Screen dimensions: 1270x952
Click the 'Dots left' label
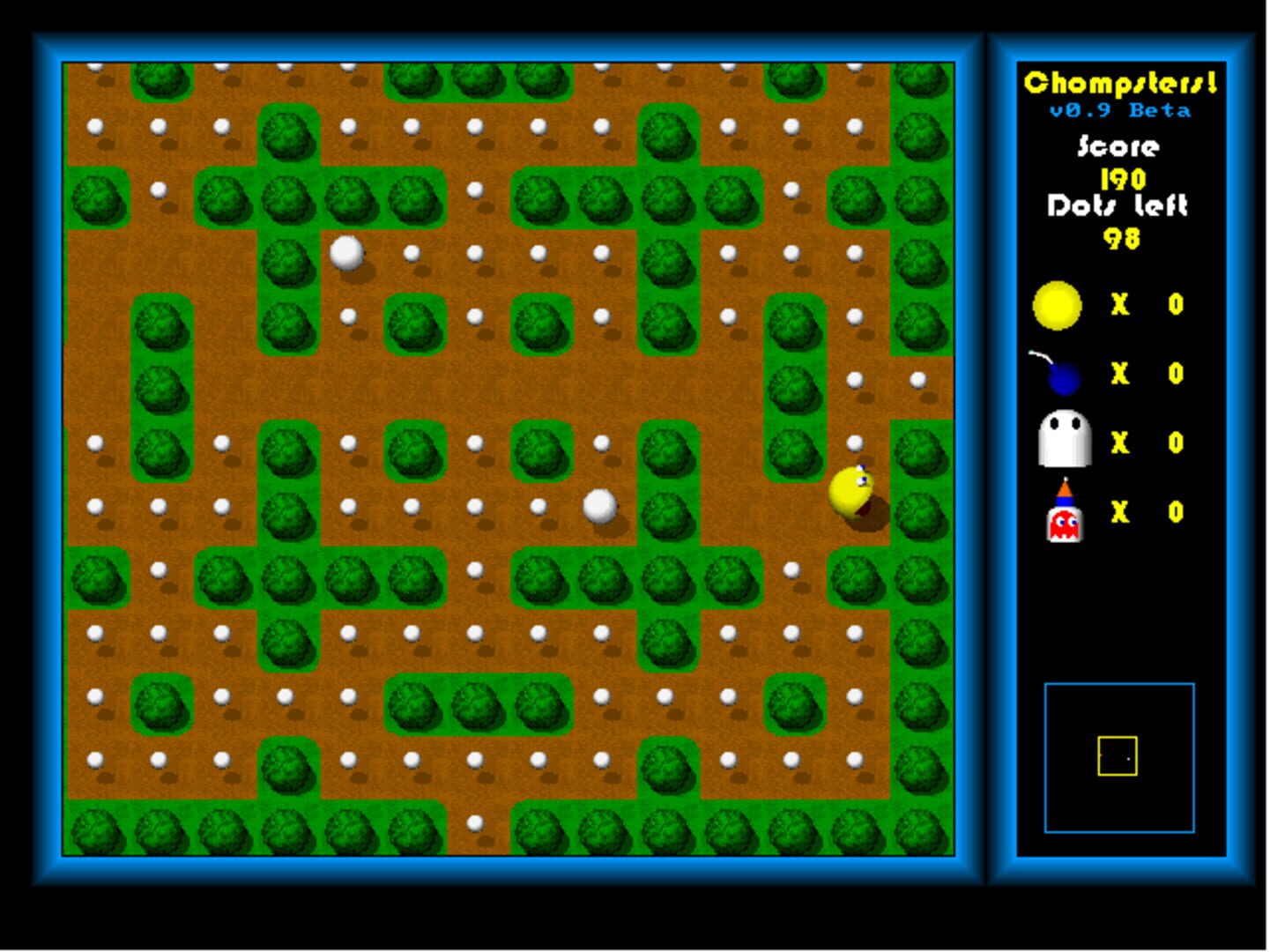pyautogui.click(x=1116, y=208)
